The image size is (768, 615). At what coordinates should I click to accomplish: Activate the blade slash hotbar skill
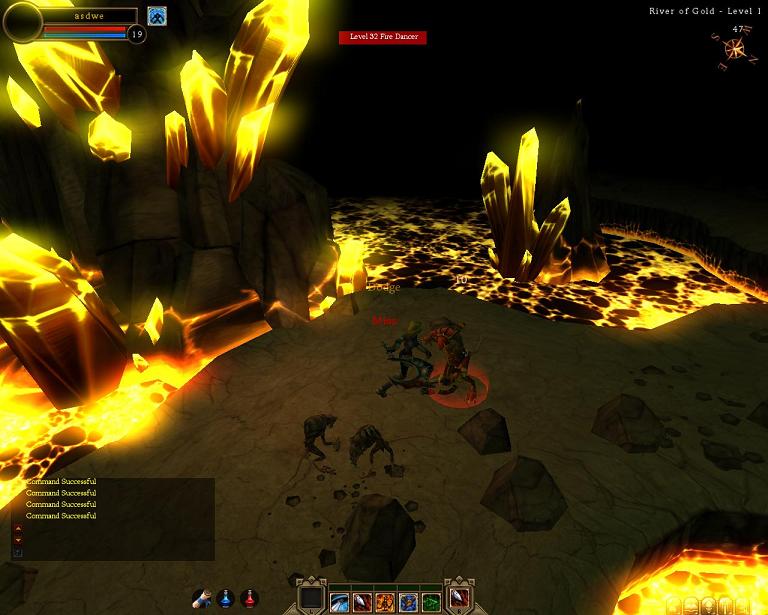[x=363, y=602]
